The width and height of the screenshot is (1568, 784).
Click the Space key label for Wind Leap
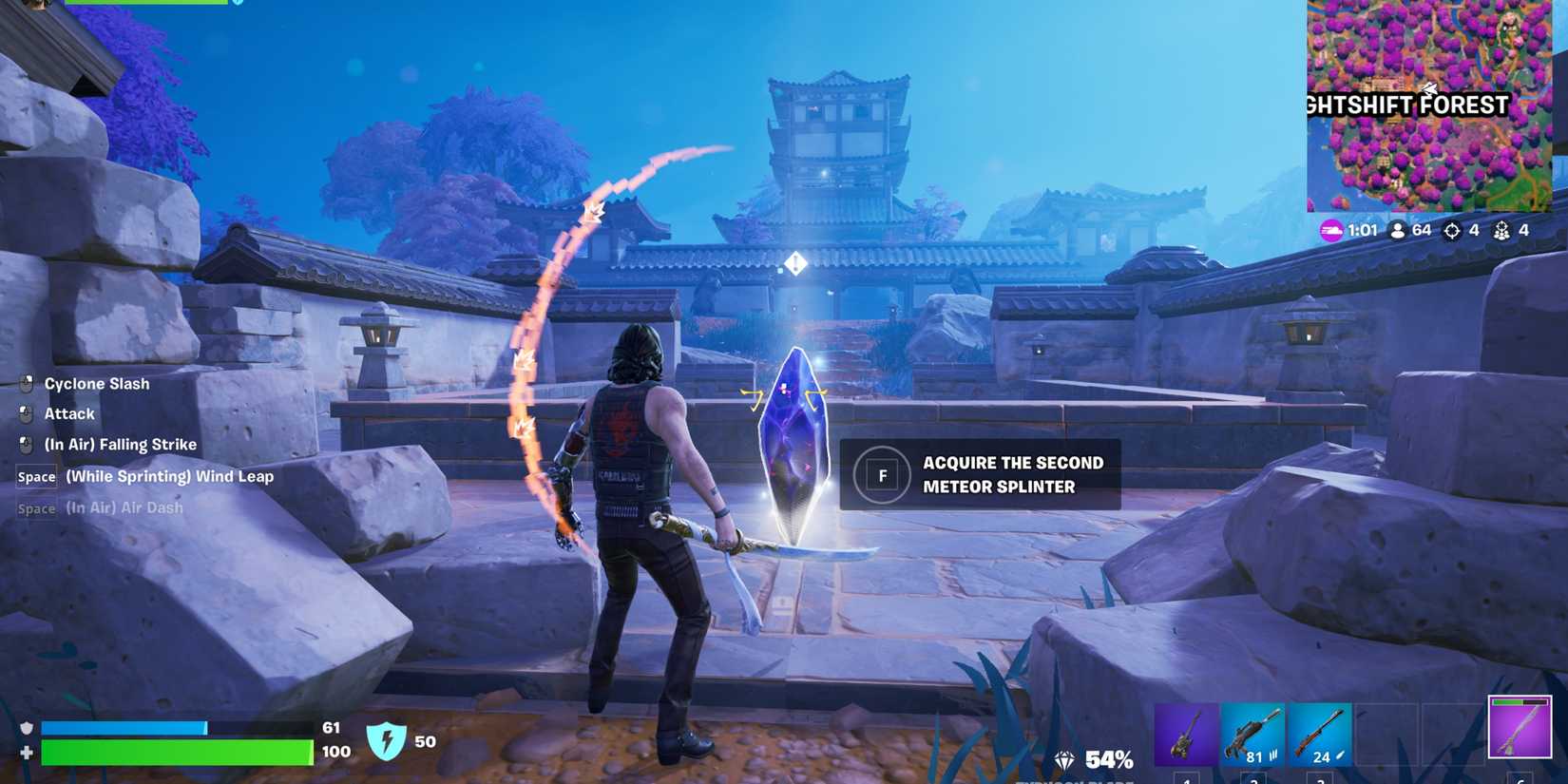(35, 477)
